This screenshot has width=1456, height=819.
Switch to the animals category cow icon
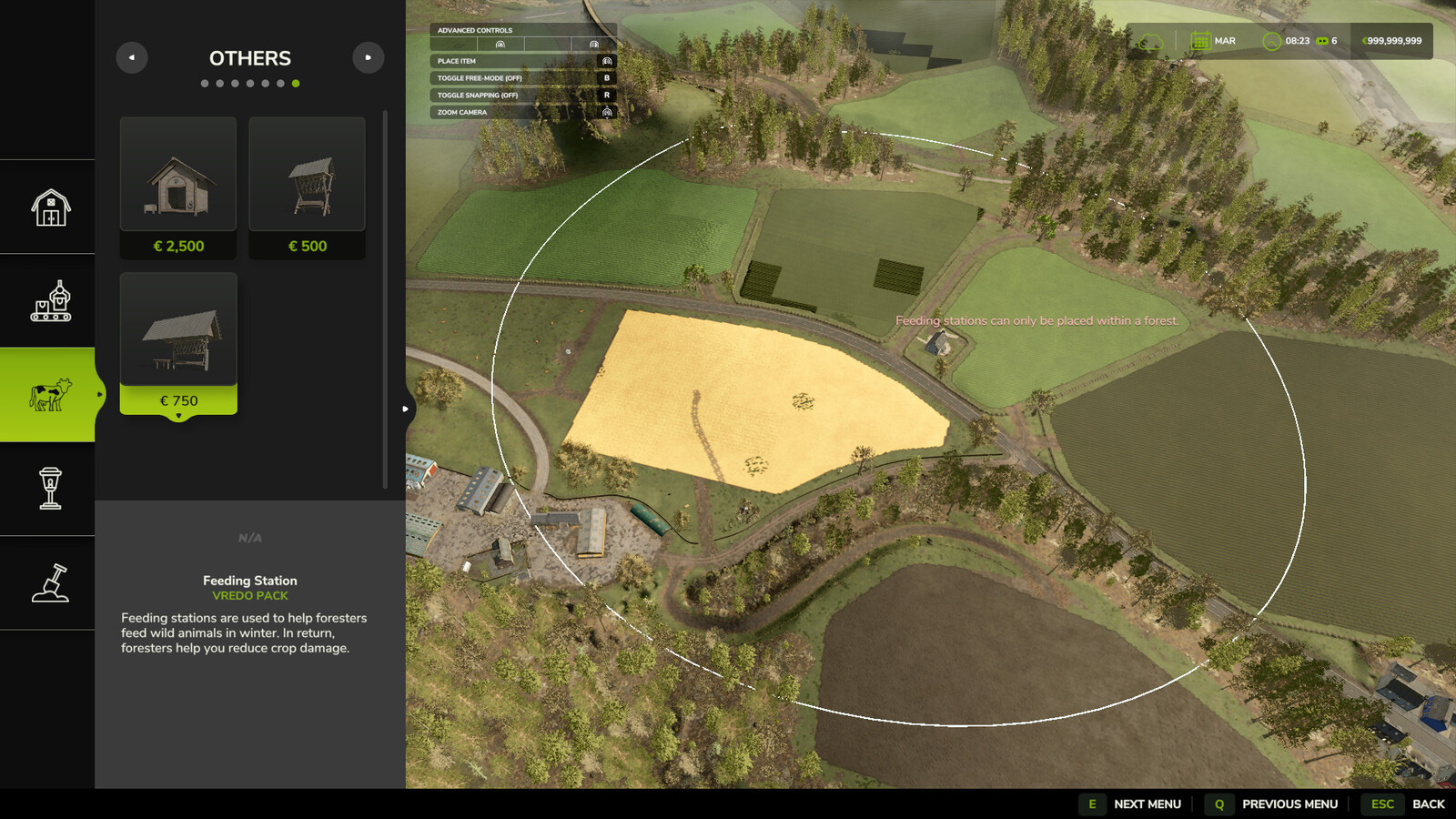[50, 395]
